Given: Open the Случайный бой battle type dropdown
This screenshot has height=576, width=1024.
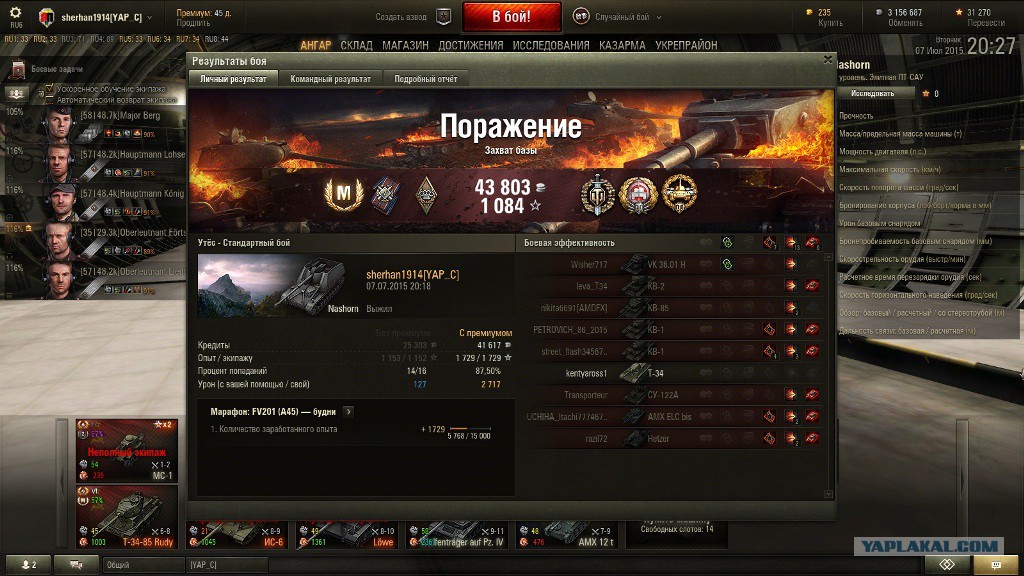Looking at the screenshot, I should [x=620, y=17].
